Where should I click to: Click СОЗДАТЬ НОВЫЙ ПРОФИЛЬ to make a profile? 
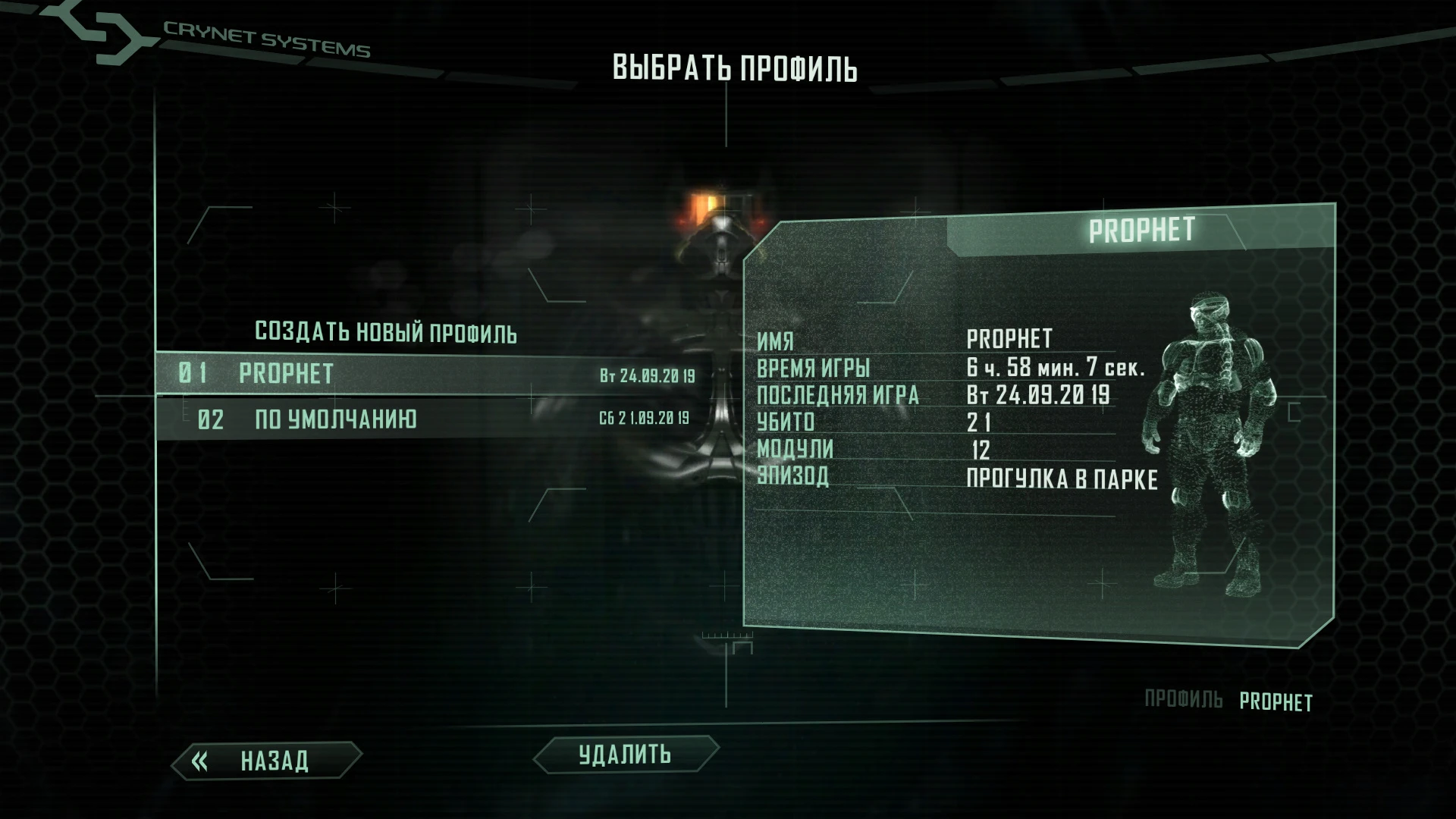pyautogui.click(x=387, y=332)
